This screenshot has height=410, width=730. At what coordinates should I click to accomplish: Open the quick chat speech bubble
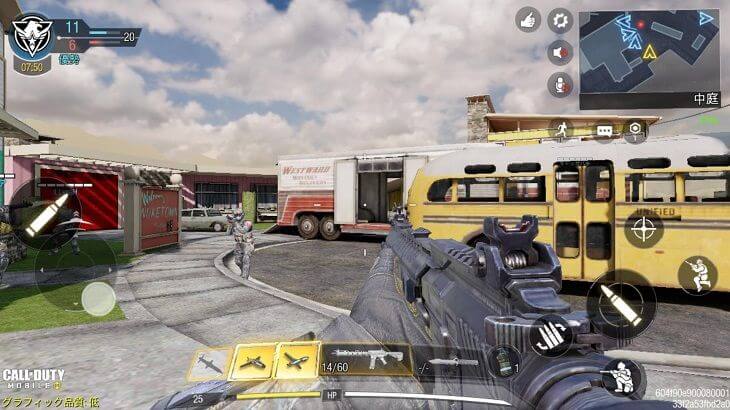click(x=604, y=130)
